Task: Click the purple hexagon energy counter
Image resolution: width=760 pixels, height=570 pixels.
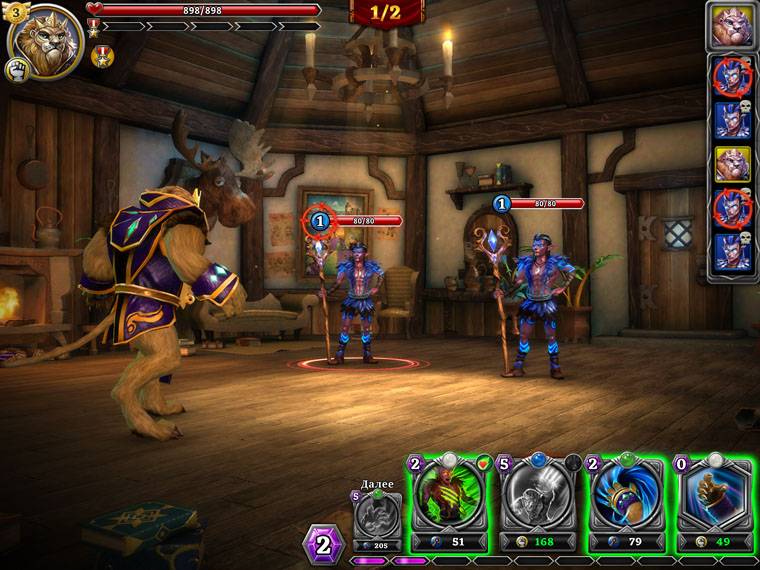Action: click(323, 545)
